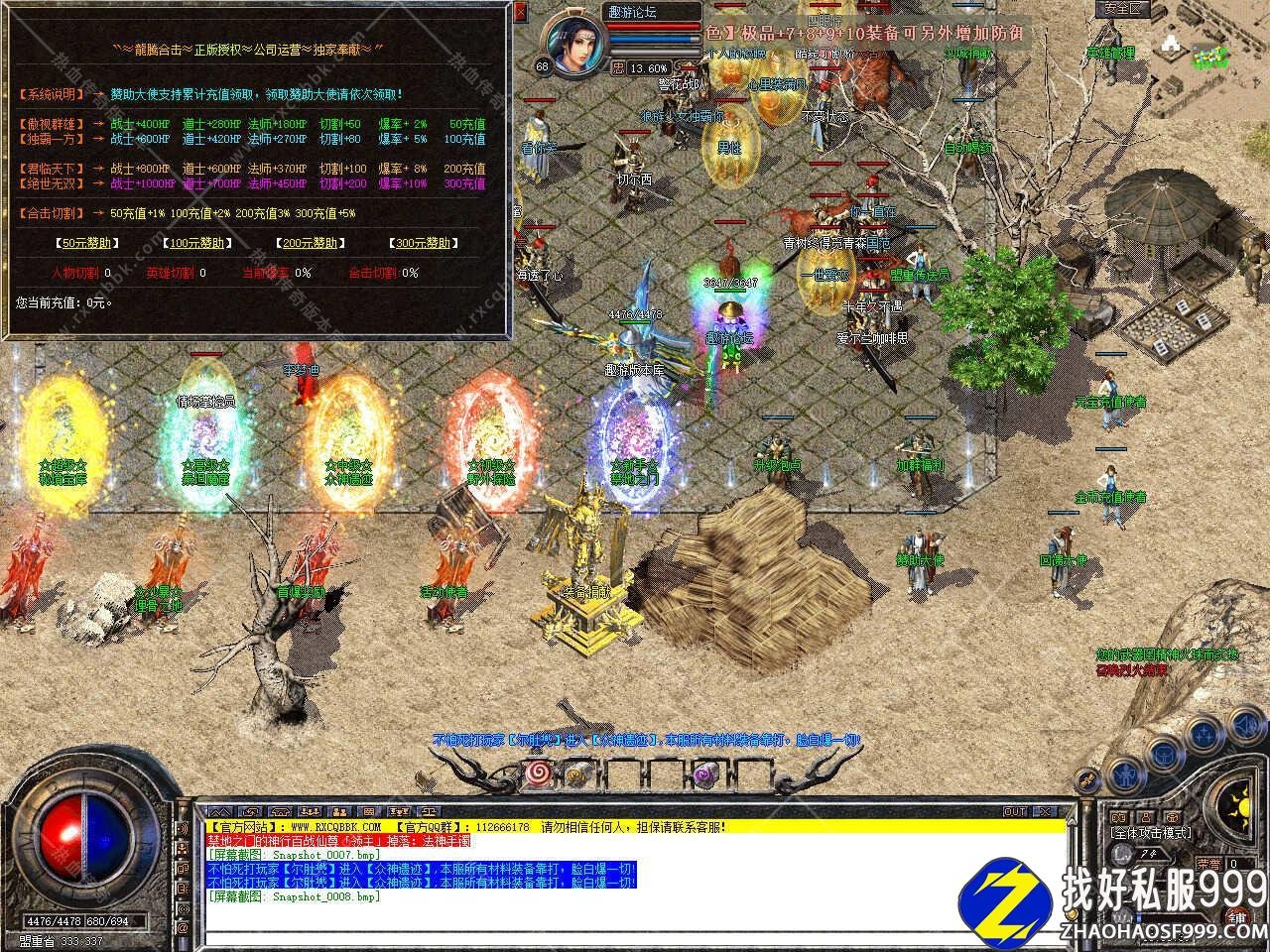Viewport: 1270px width, 952px height.
Task: Click the chat message input line
Action: [635, 935]
